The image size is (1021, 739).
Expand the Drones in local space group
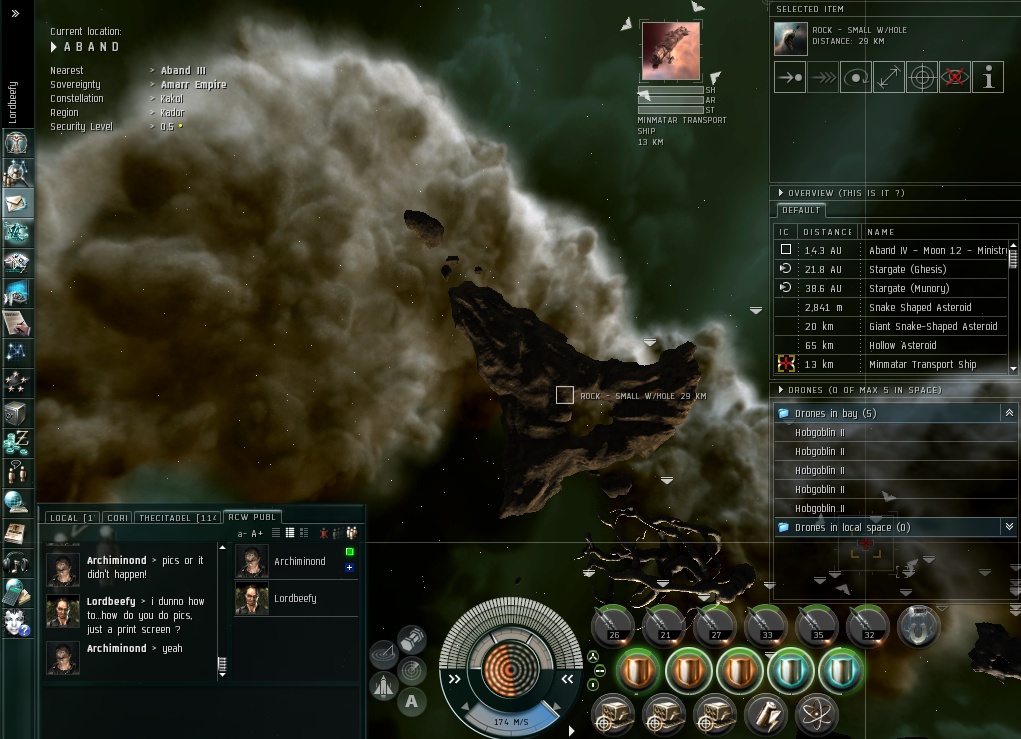click(x=1008, y=527)
